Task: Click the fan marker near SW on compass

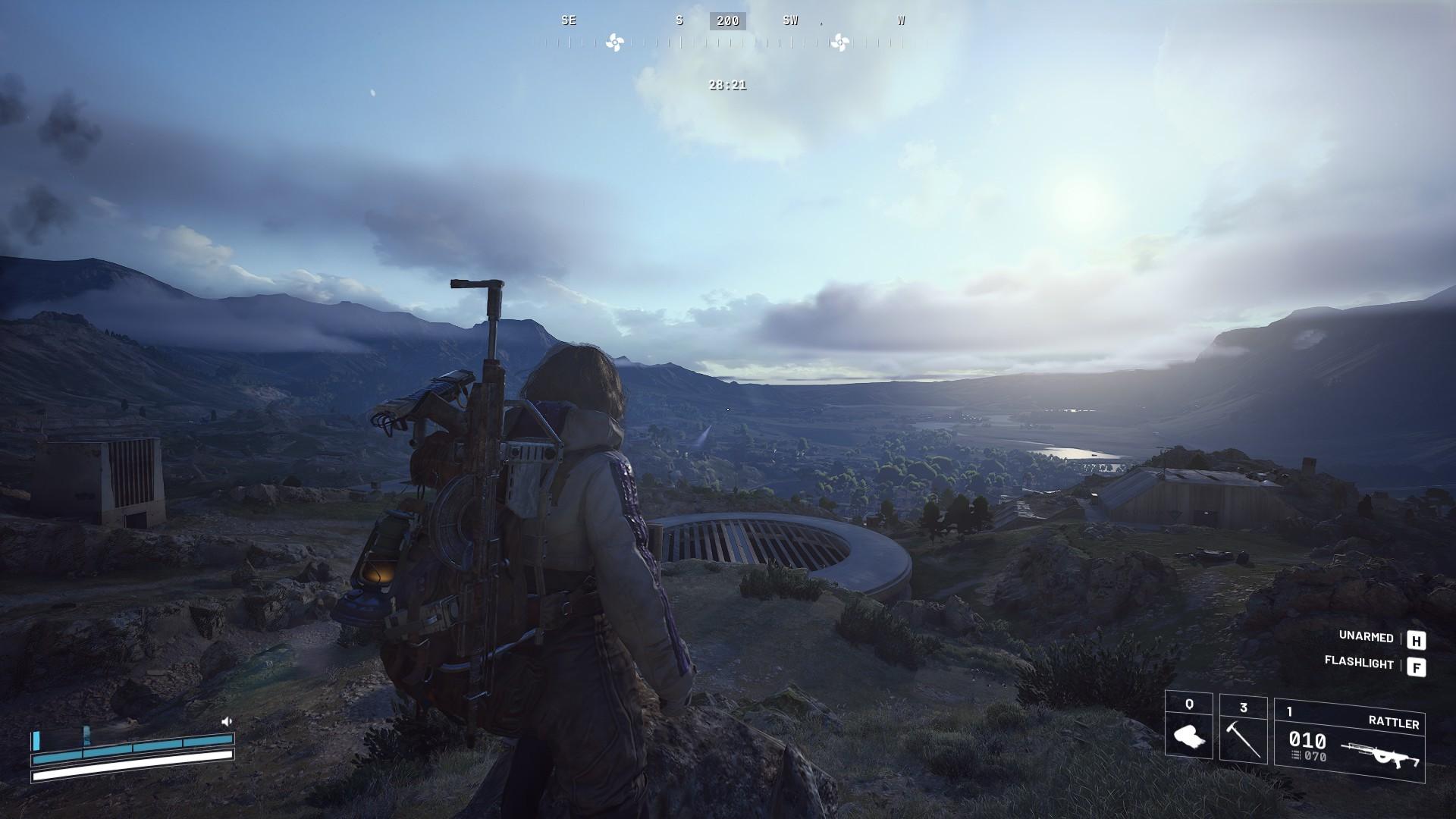Action: [x=839, y=43]
